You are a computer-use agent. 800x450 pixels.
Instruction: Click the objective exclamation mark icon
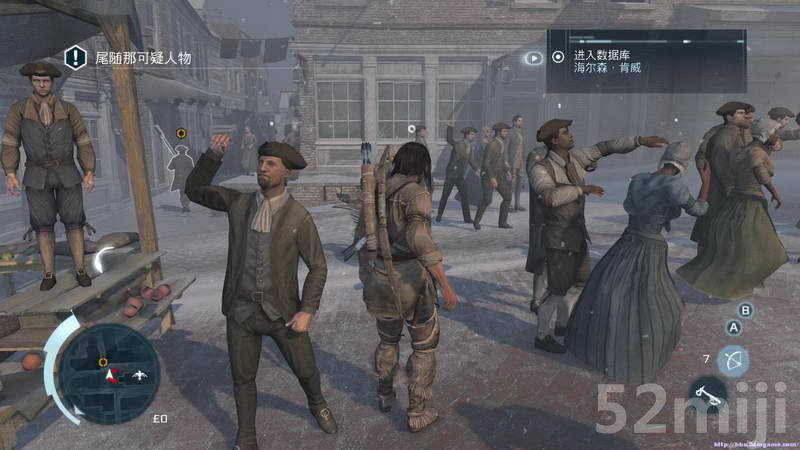[x=76, y=58]
